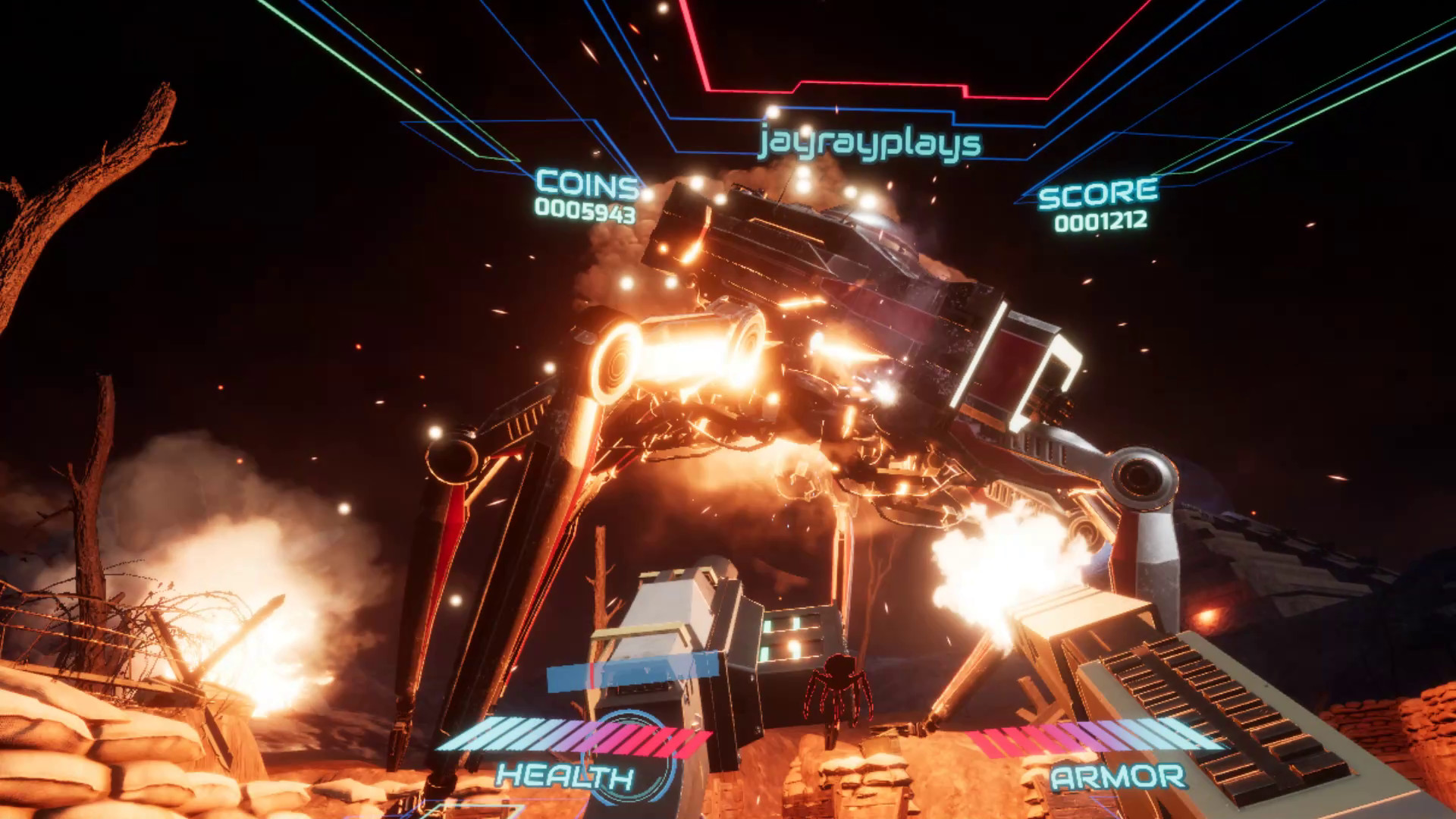Image resolution: width=1456 pixels, height=819 pixels.
Task: Click the circular gauge beside HEALTH
Action: 635,757
